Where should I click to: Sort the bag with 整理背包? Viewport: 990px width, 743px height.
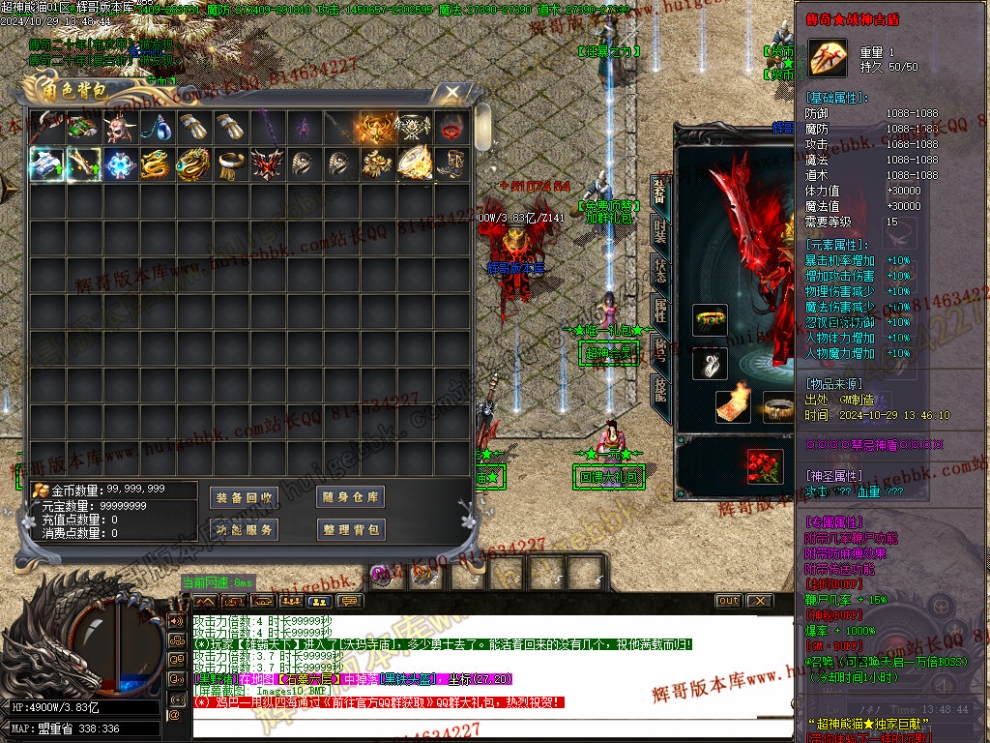point(349,529)
